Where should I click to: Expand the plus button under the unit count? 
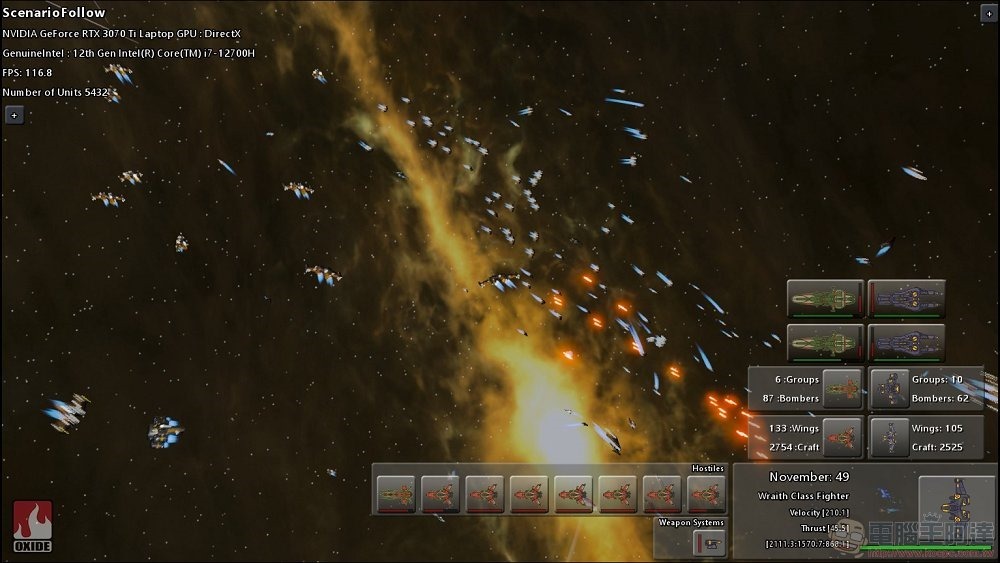[x=14, y=115]
